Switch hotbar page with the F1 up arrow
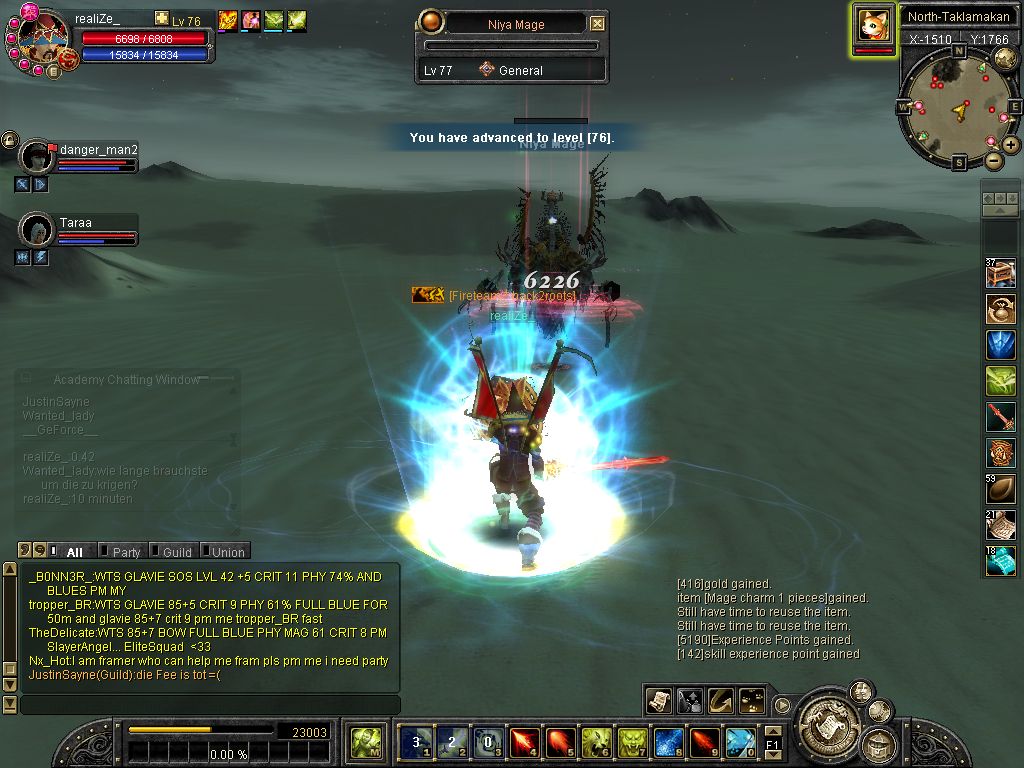The width and height of the screenshot is (1024, 768). pyautogui.click(x=772, y=732)
